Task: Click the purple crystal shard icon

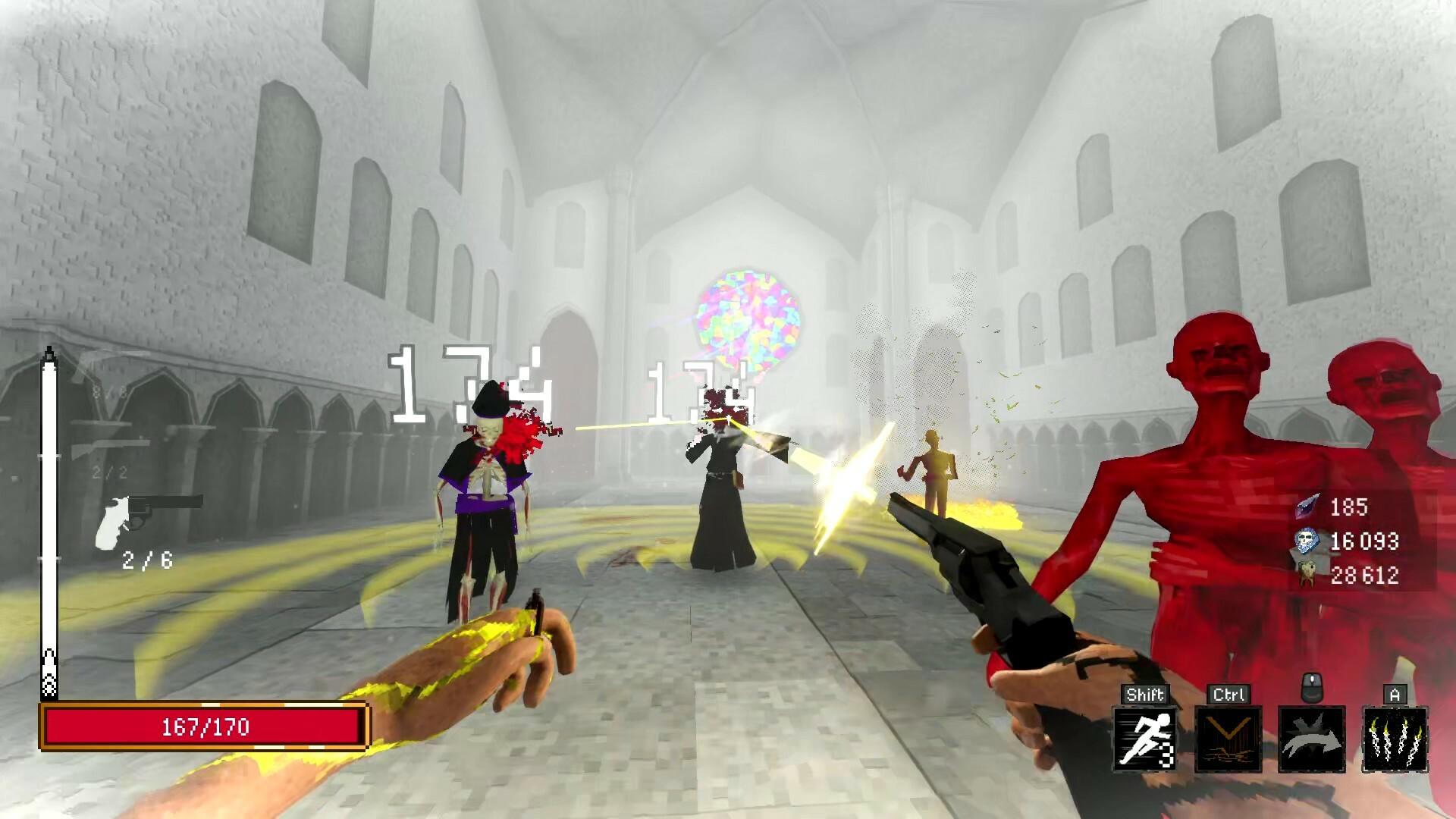Action: click(1306, 507)
